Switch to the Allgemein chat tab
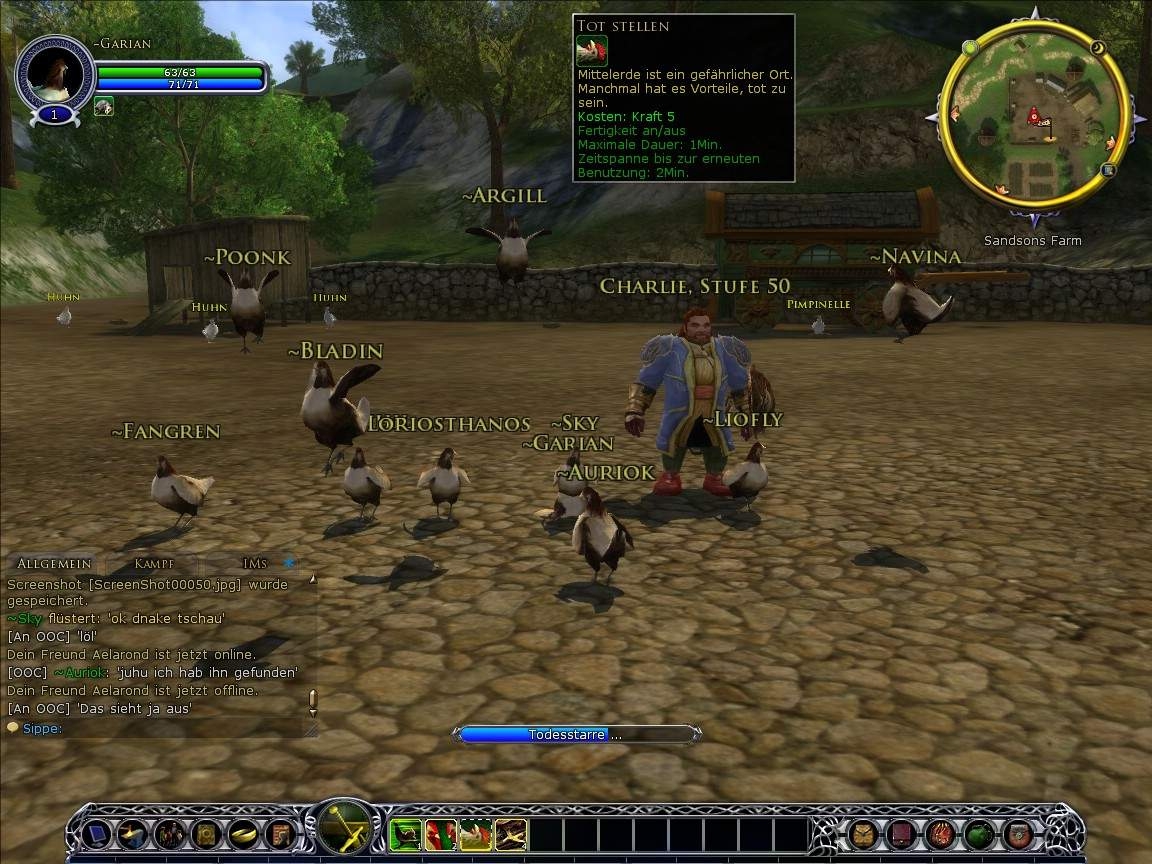 [54, 564]
